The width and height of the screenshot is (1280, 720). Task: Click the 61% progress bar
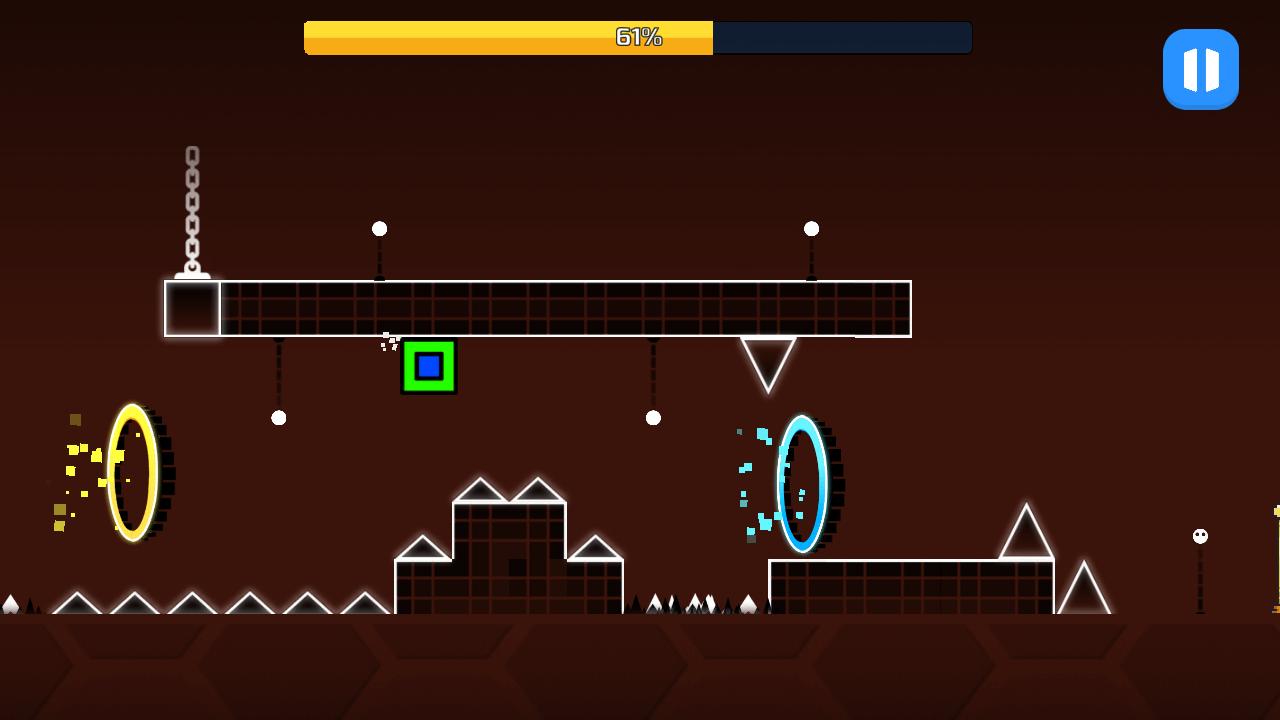(x=637, y=37)
